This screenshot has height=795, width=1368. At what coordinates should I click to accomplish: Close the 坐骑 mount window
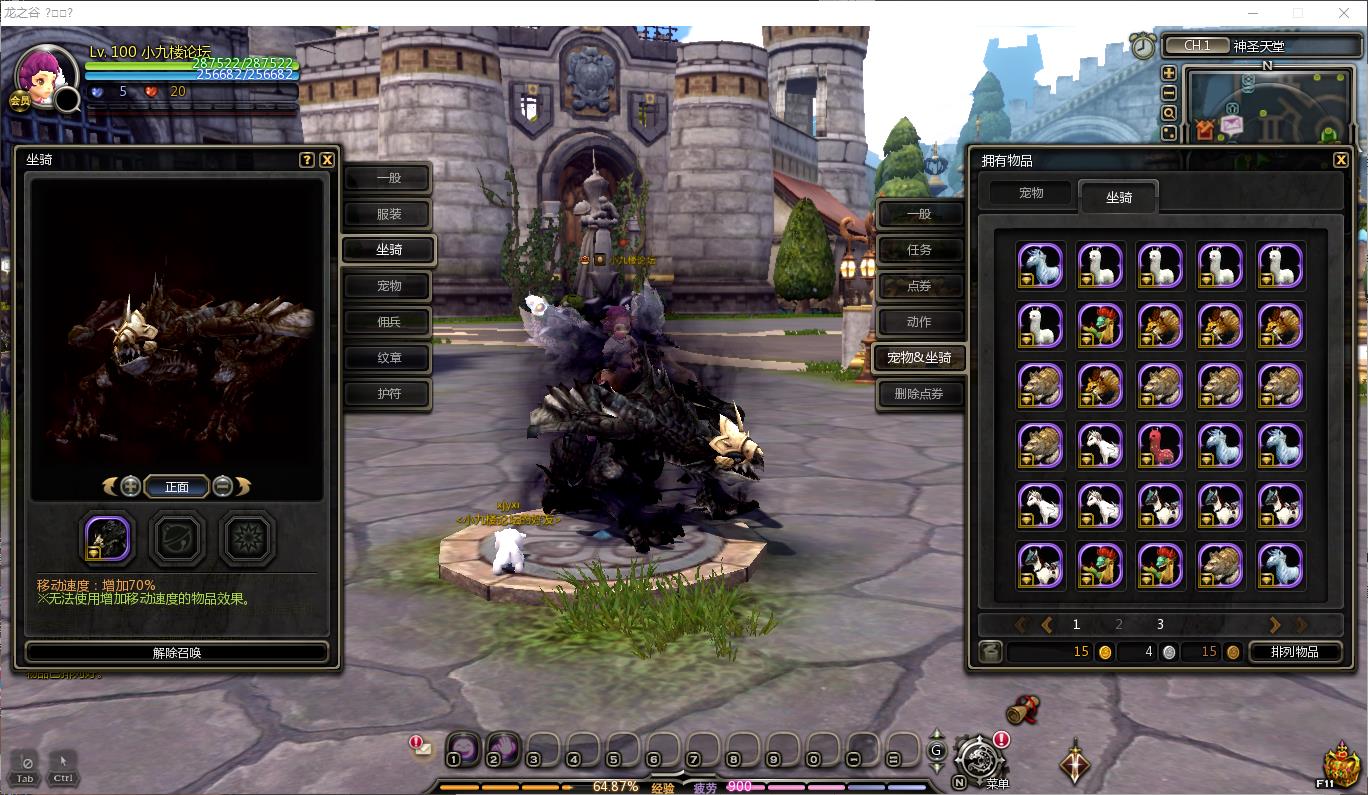point(327,160)
